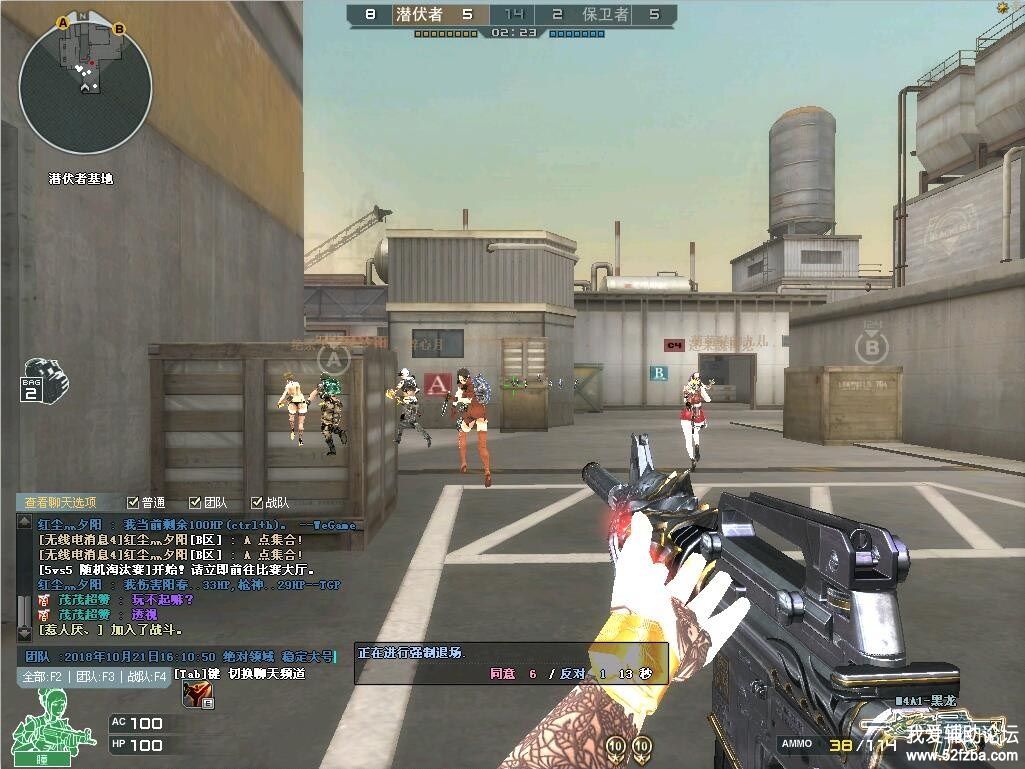Viewport: 1025px width, 769px height.
Task: Switch chat channel to 战队
Action: pyautogui.click(x=146, y=677)
